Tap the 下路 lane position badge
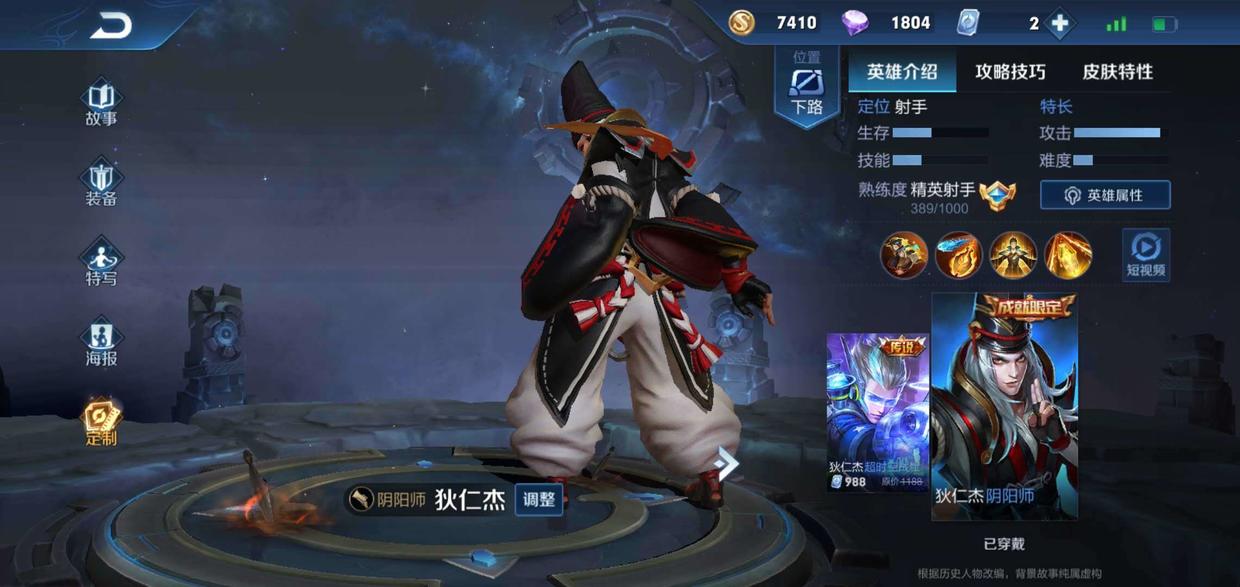 pyautogui.click(x=807, y=86)
